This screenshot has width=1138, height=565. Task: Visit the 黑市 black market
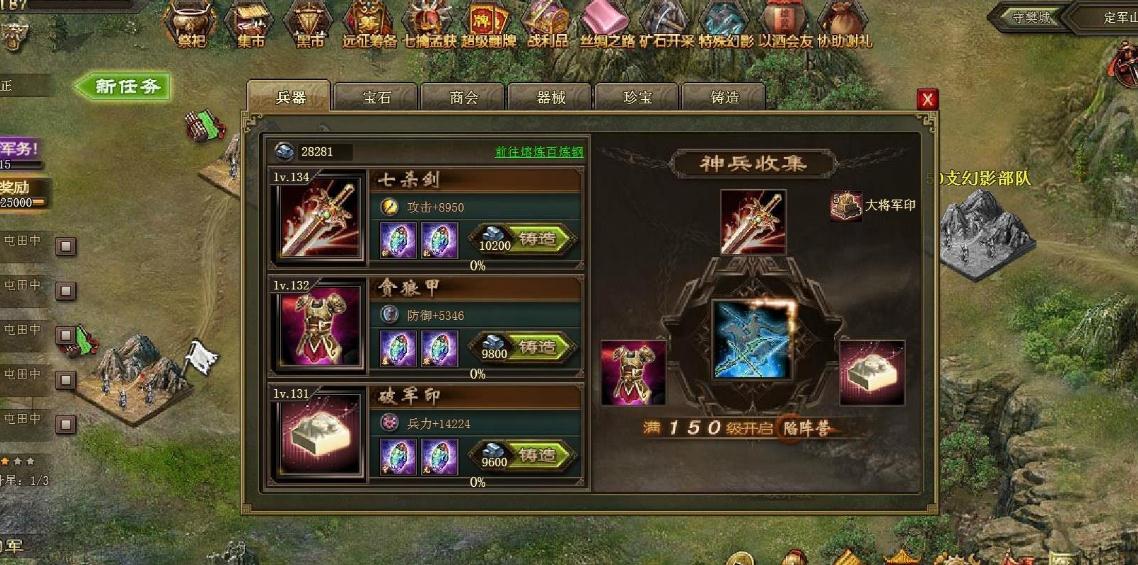point(310,24)
